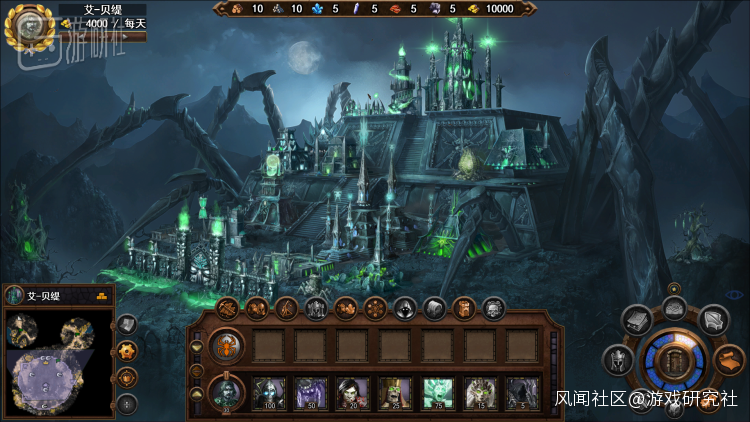Image resolution: width=750 pixels, height=422 pixels.
Task: Select the purple ghost stack of 50
Action: (310, 392)
